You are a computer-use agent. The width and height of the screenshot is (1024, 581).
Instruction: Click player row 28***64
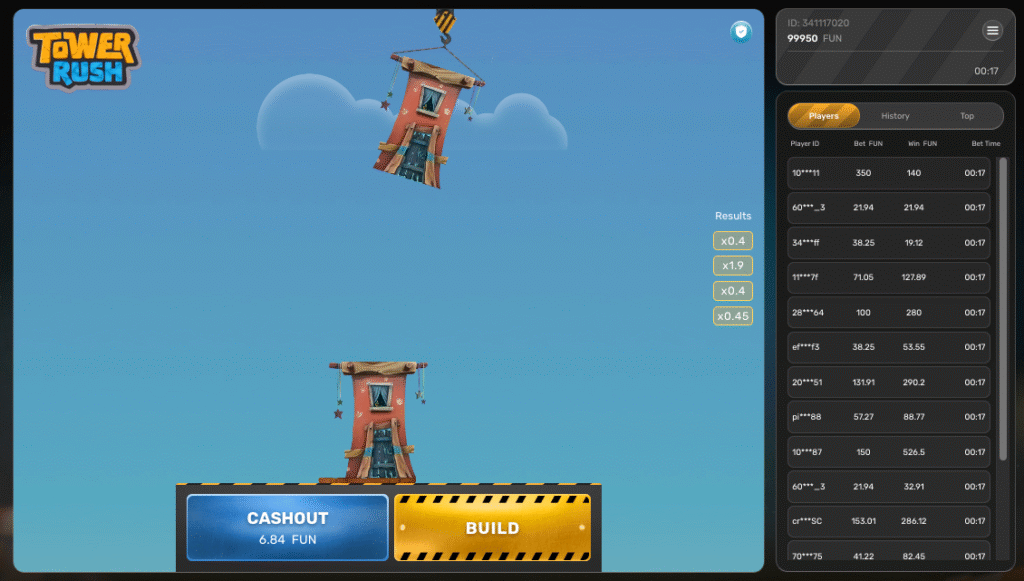pyautogui.click(x=888, y=313)
